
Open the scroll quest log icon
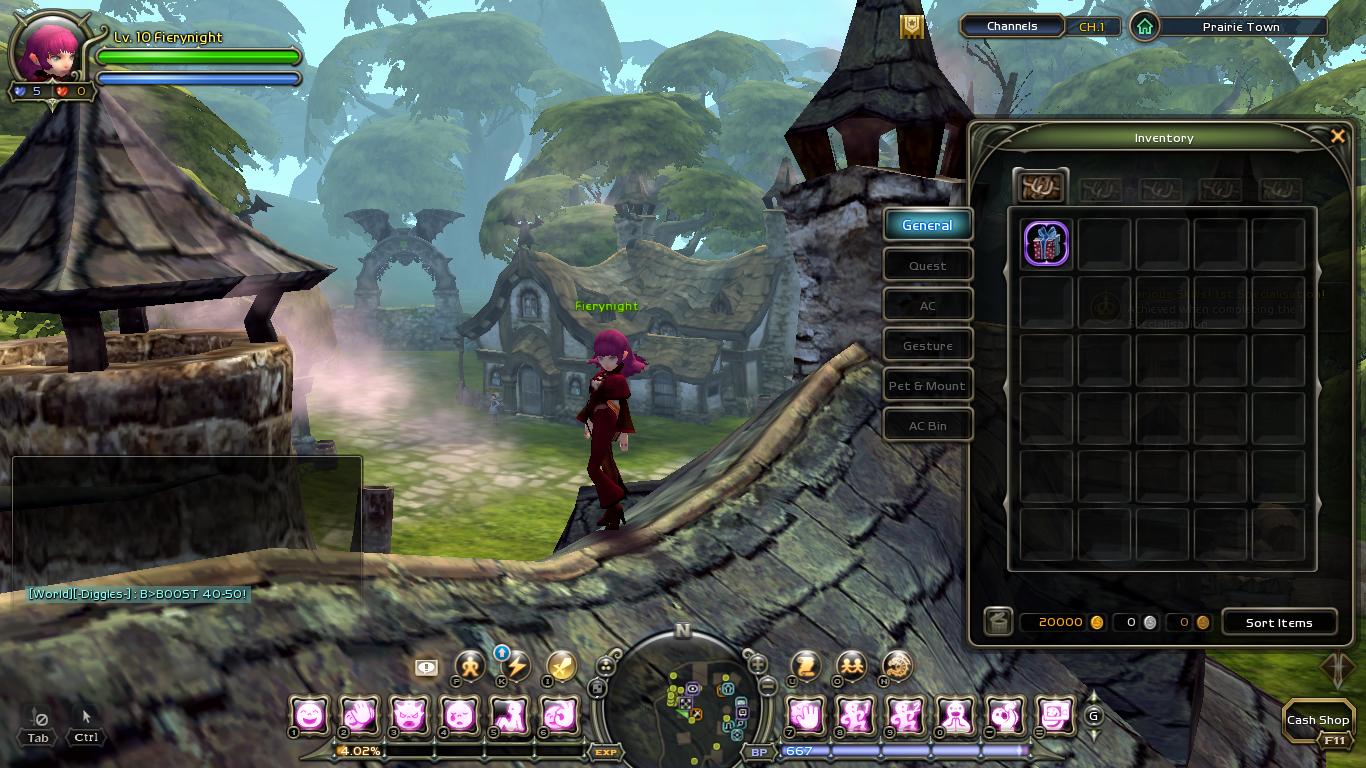[x=806, y=666]
